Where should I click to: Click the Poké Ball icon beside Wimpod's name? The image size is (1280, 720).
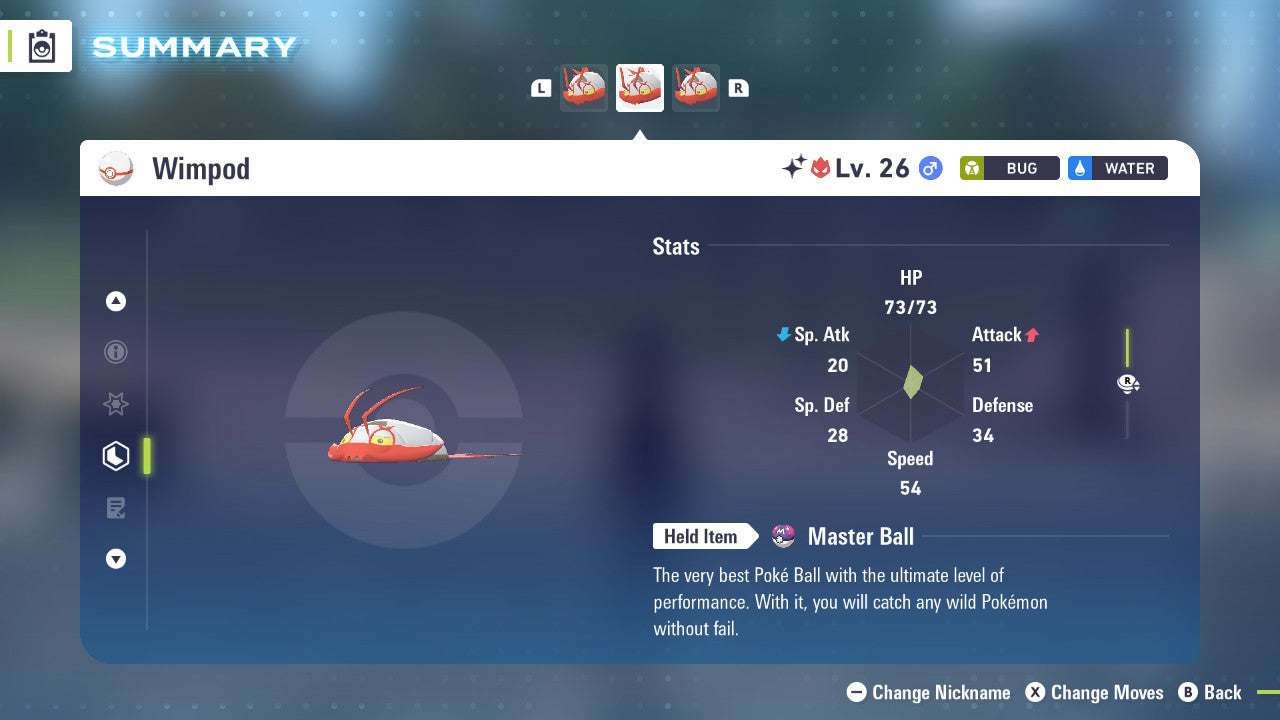(116, 168)
